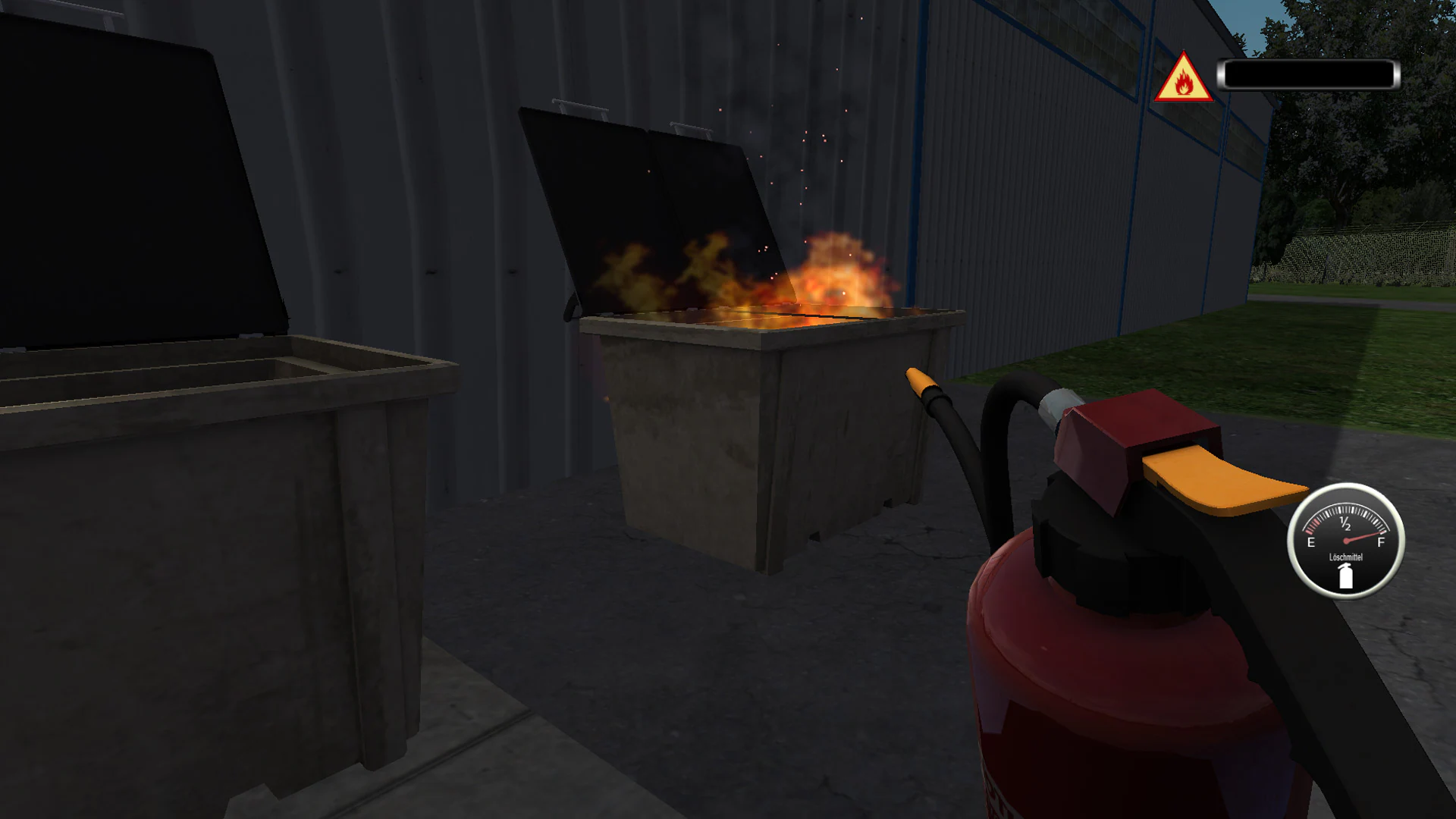Click the flame symbol inside the warning triangle

(x=1183, y=81)
